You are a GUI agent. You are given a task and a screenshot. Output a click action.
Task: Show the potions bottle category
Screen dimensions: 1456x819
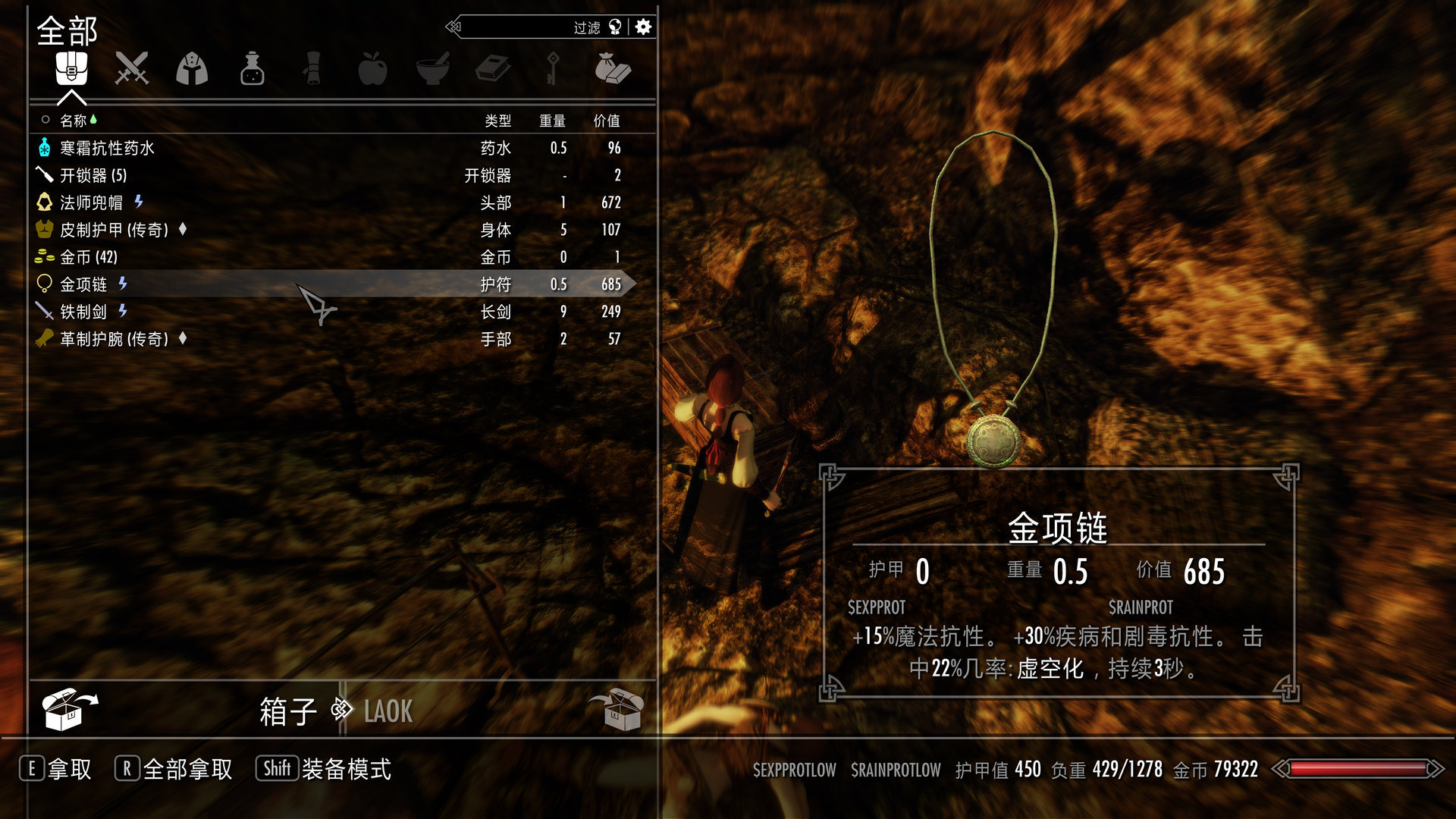252,69
